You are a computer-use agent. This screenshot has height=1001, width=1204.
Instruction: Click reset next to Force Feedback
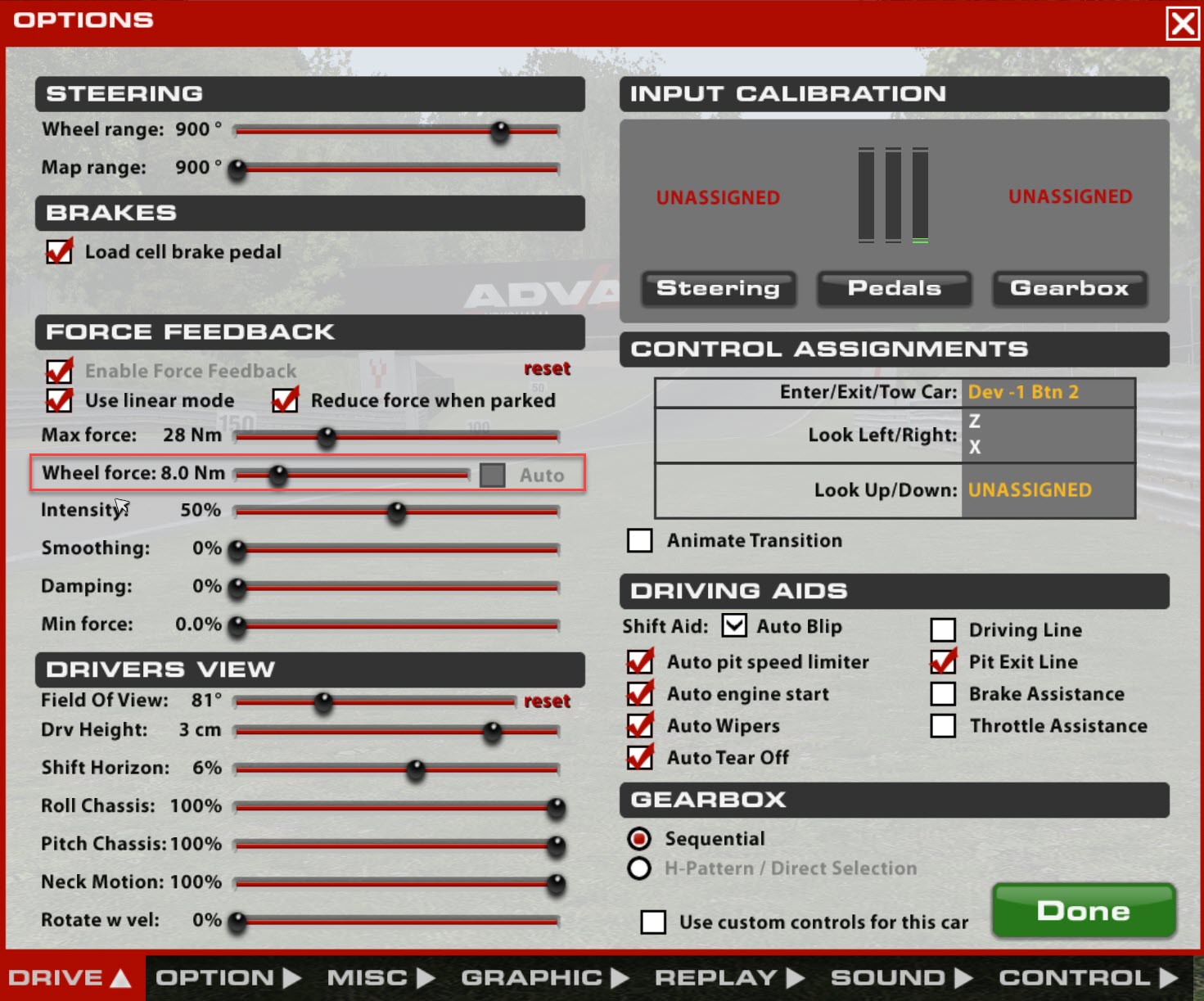pos(546,368)
